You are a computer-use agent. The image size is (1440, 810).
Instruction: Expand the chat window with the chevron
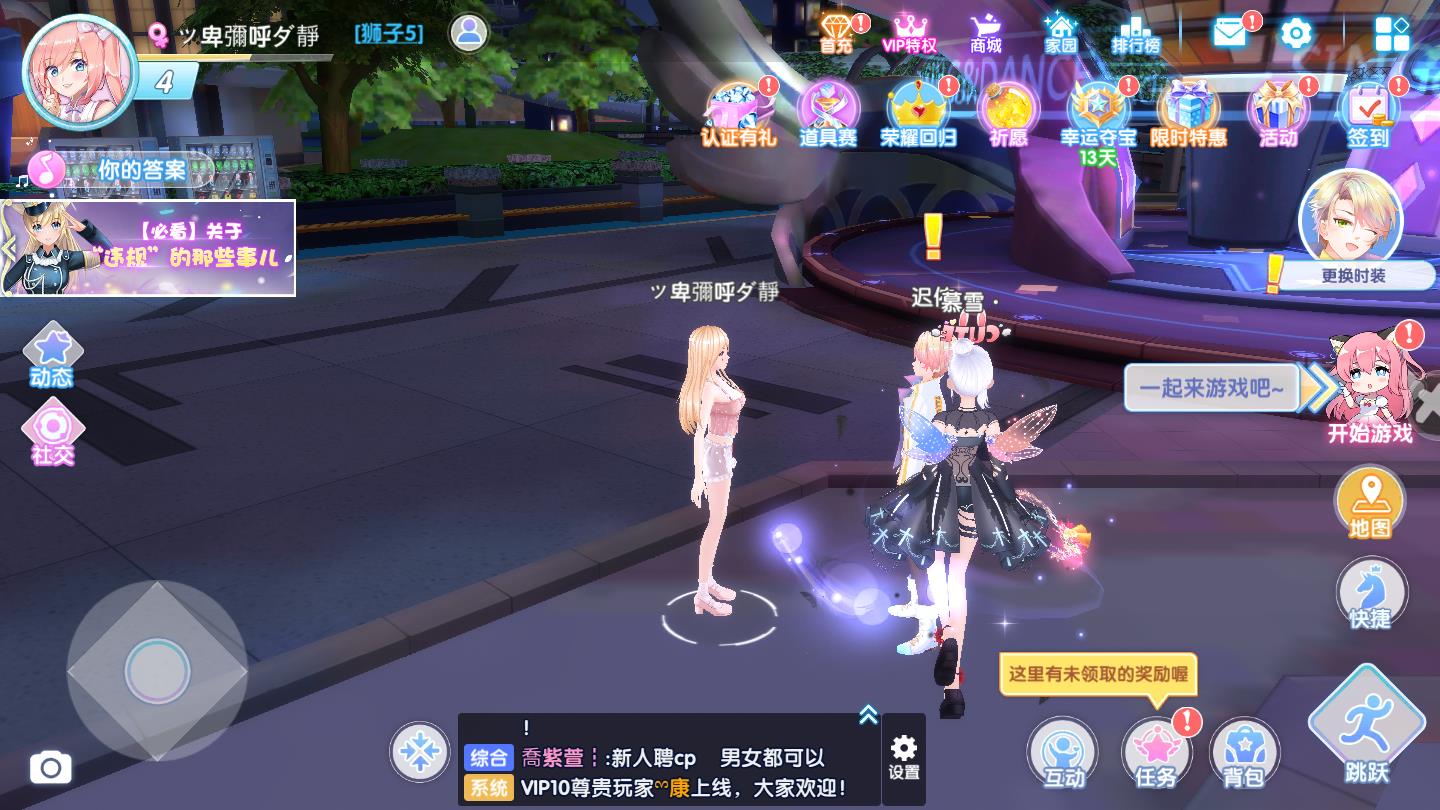[867, 712]
